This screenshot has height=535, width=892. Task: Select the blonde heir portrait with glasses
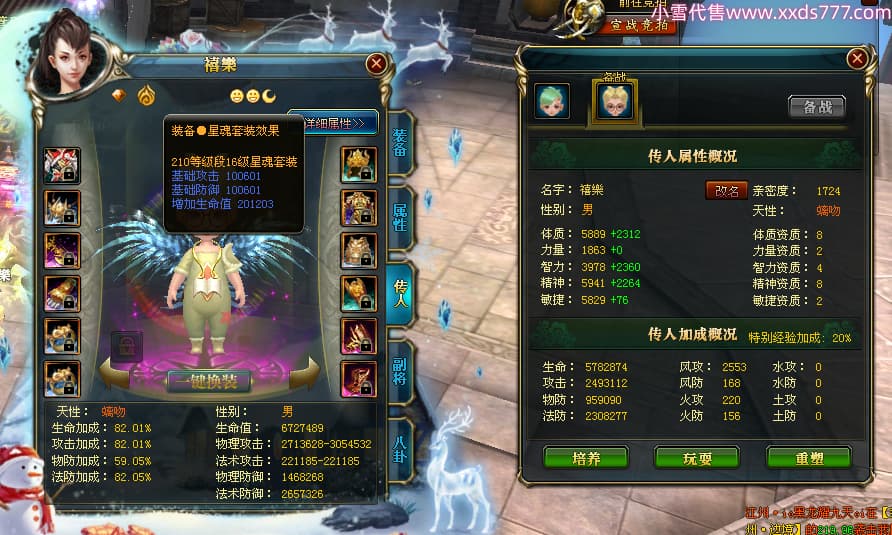tap(616, 100)
